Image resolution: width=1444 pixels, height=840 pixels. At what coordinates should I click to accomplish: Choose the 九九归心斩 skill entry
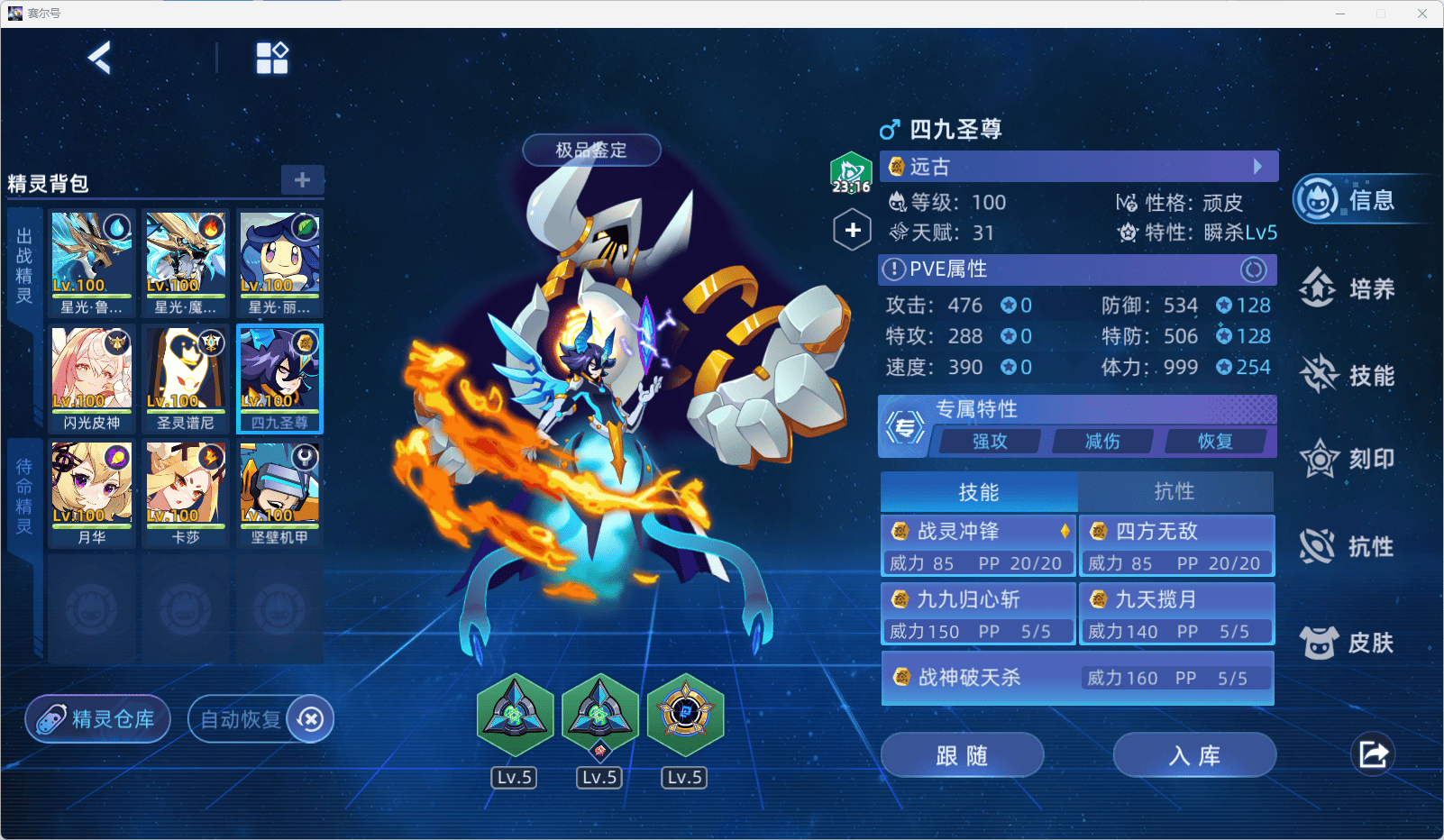pyautogui.click(x=978, y=614)
